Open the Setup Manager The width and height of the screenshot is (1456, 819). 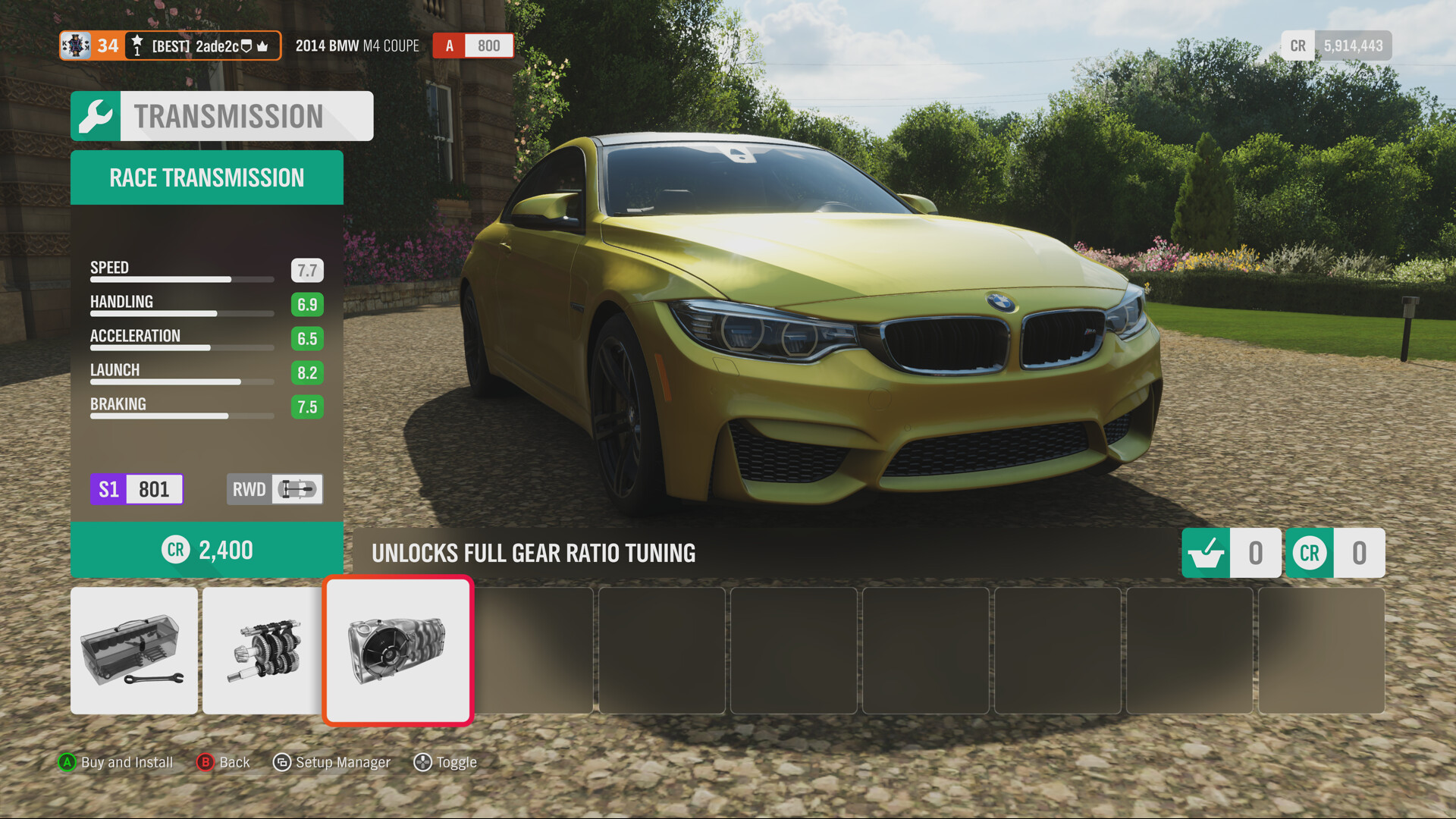pyautogui.click(x=332, y=762)
